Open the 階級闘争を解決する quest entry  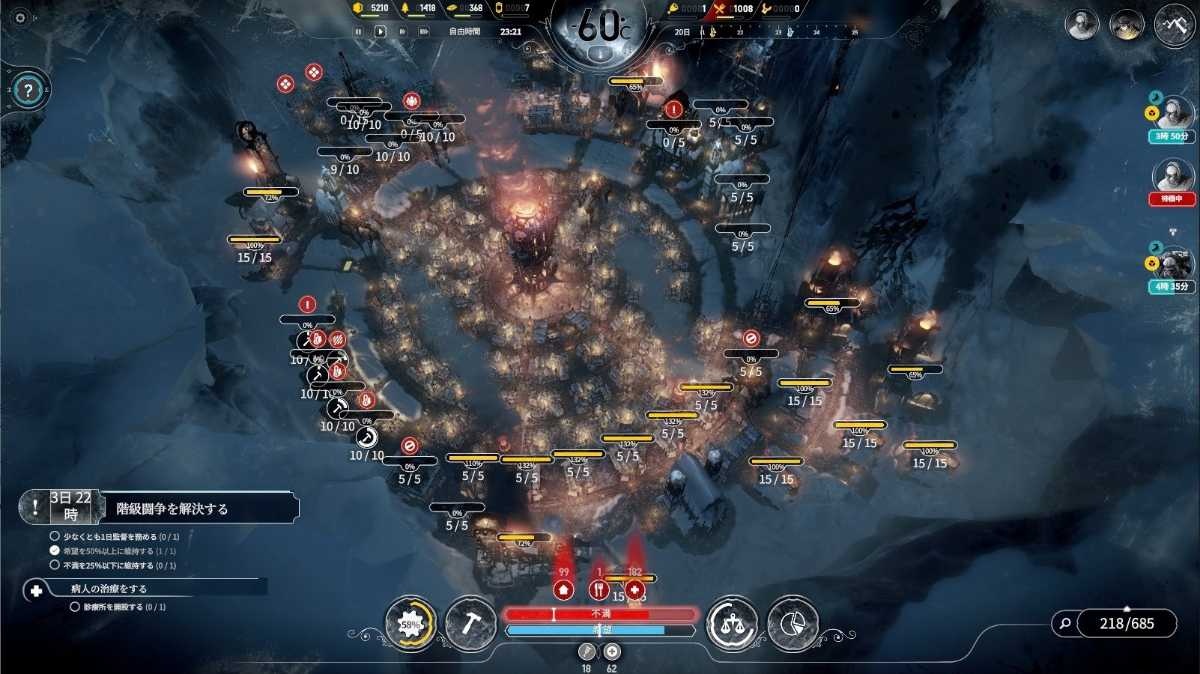tap(170, 508)
